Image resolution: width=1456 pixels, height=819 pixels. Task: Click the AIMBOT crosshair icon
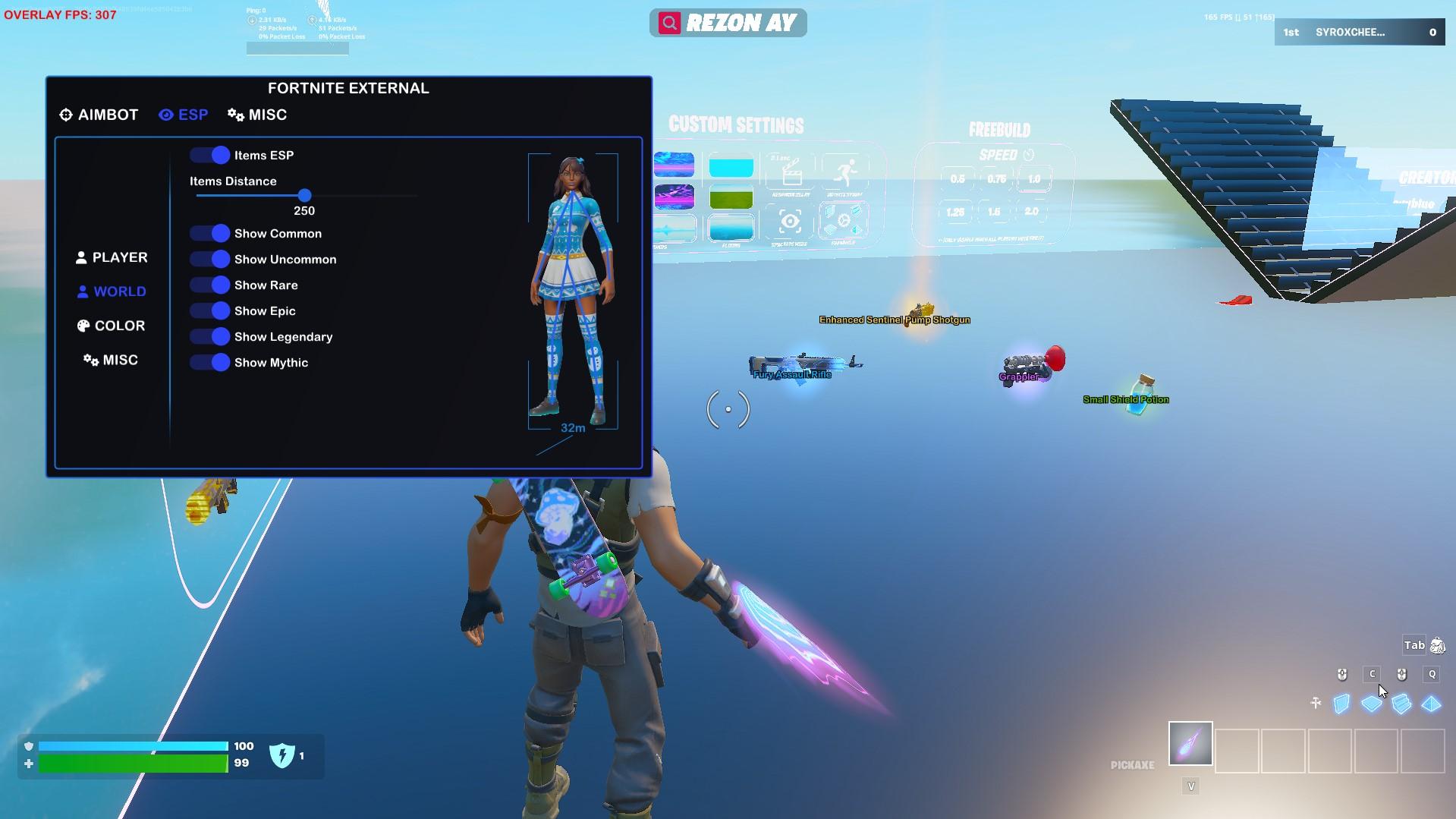tap(65, 115)
